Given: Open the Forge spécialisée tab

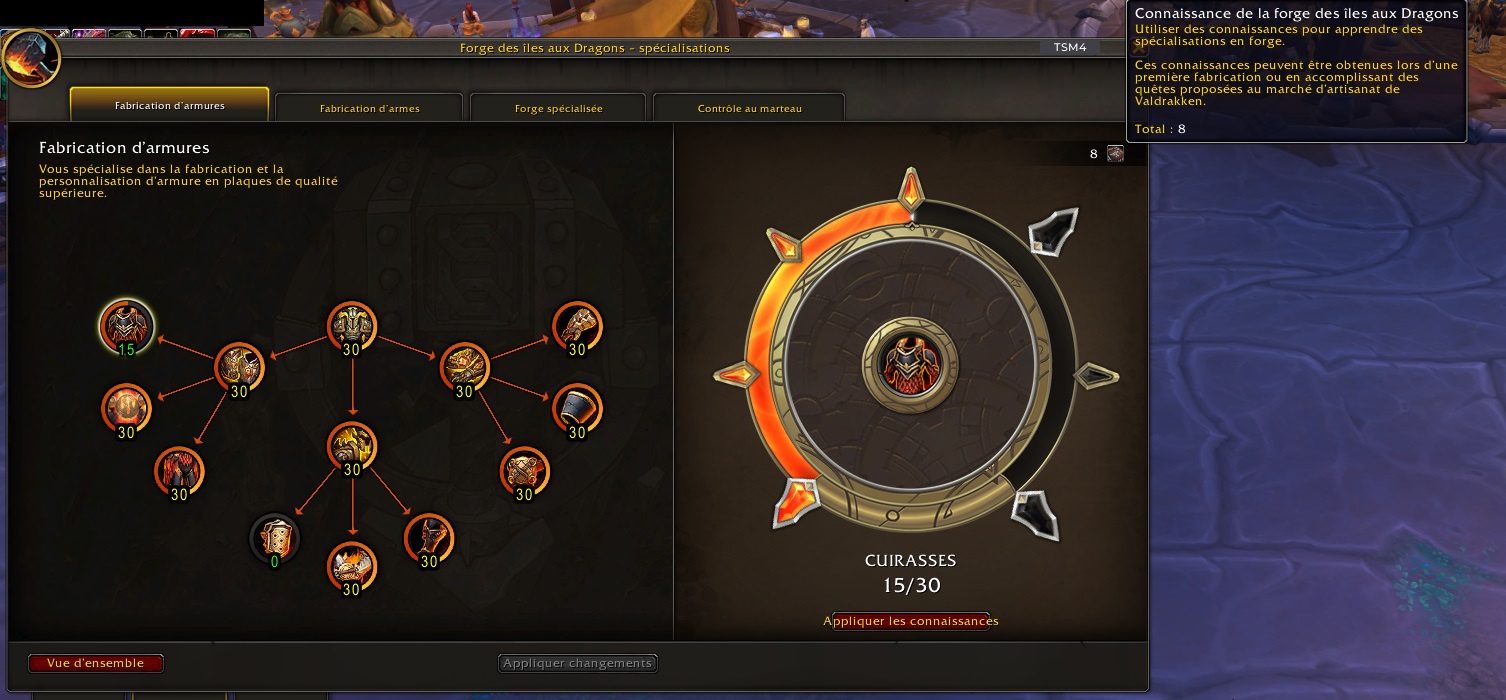Looking at the screenshot, I should coord(558,108).
